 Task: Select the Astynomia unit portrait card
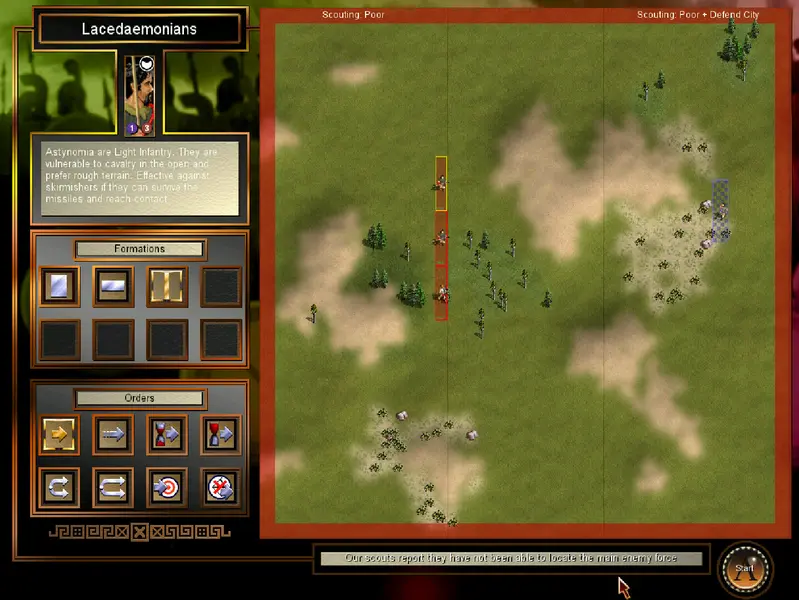(139, 96)
